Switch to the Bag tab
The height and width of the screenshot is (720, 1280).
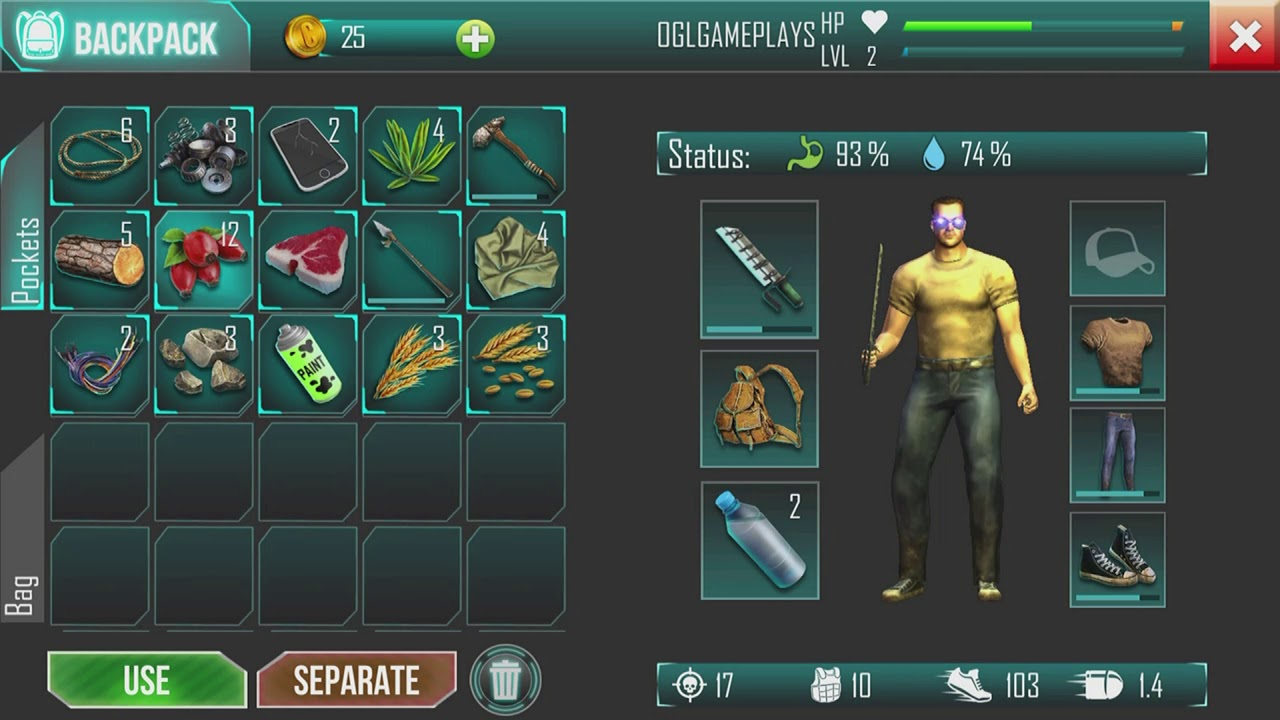pos(24,580)
